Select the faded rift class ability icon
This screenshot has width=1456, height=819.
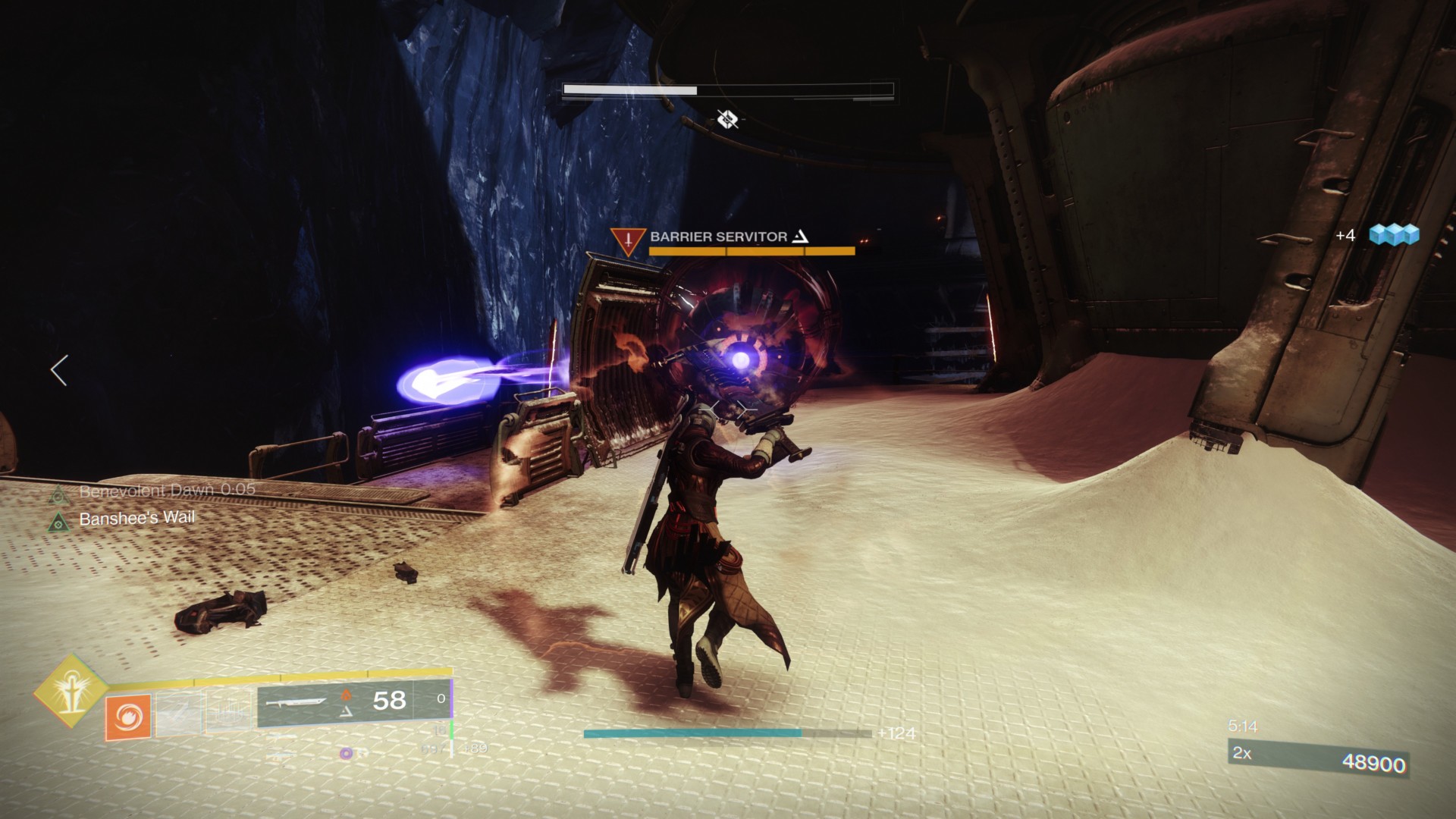click(x=229, y=713)
